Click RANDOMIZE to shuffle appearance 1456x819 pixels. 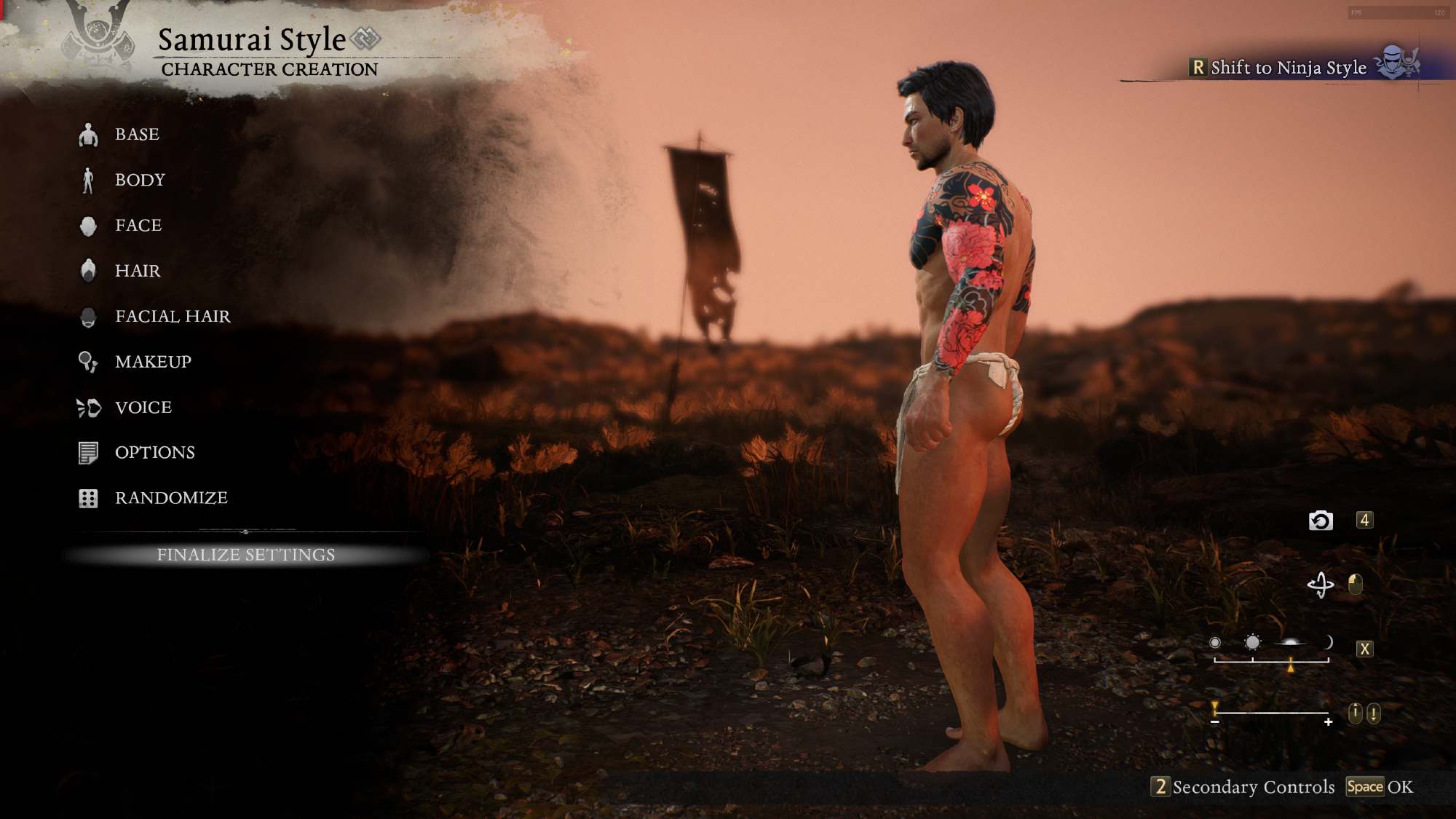171,498
